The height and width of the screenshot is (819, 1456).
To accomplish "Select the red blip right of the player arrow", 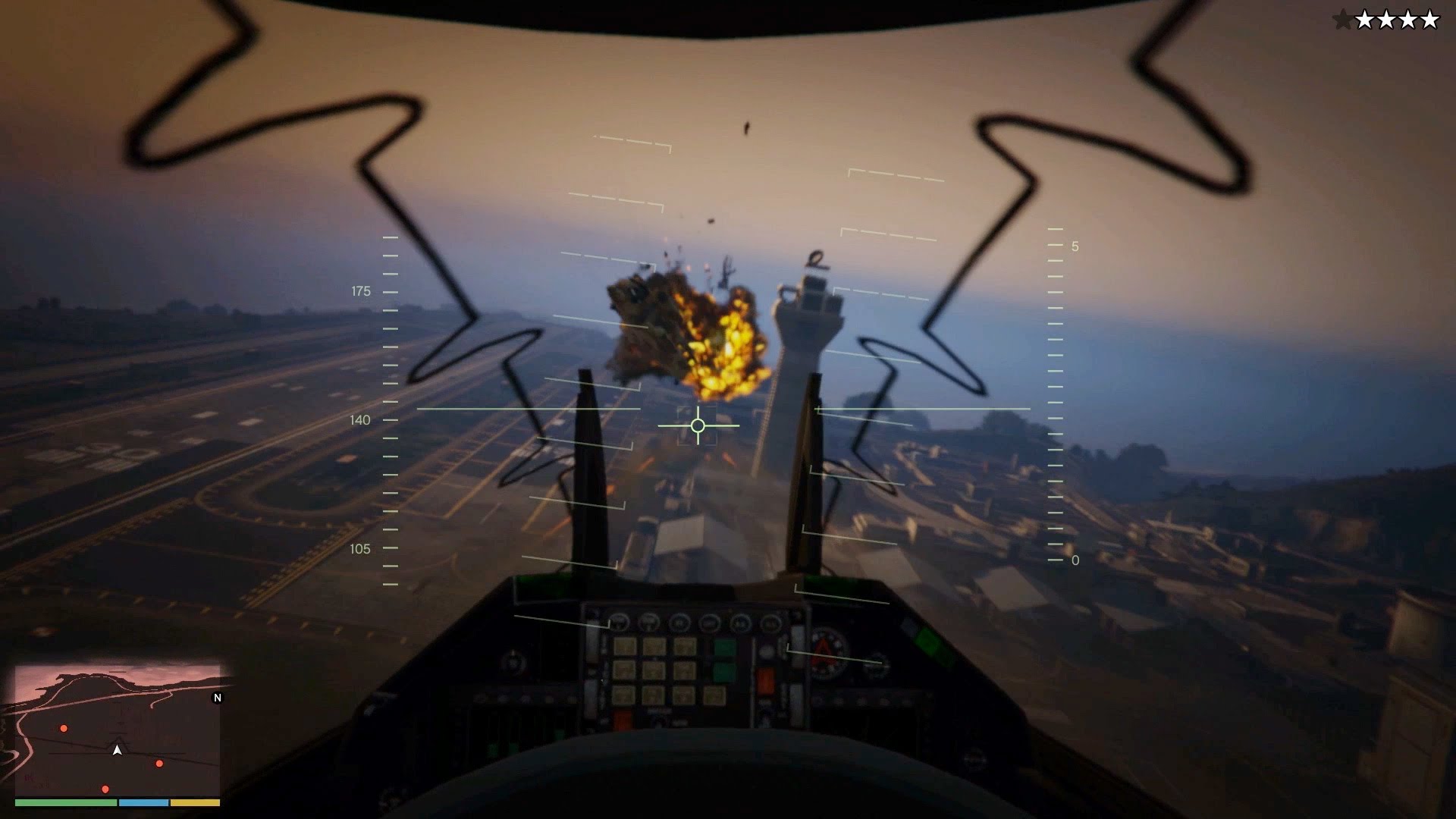I will pos(159,764).
